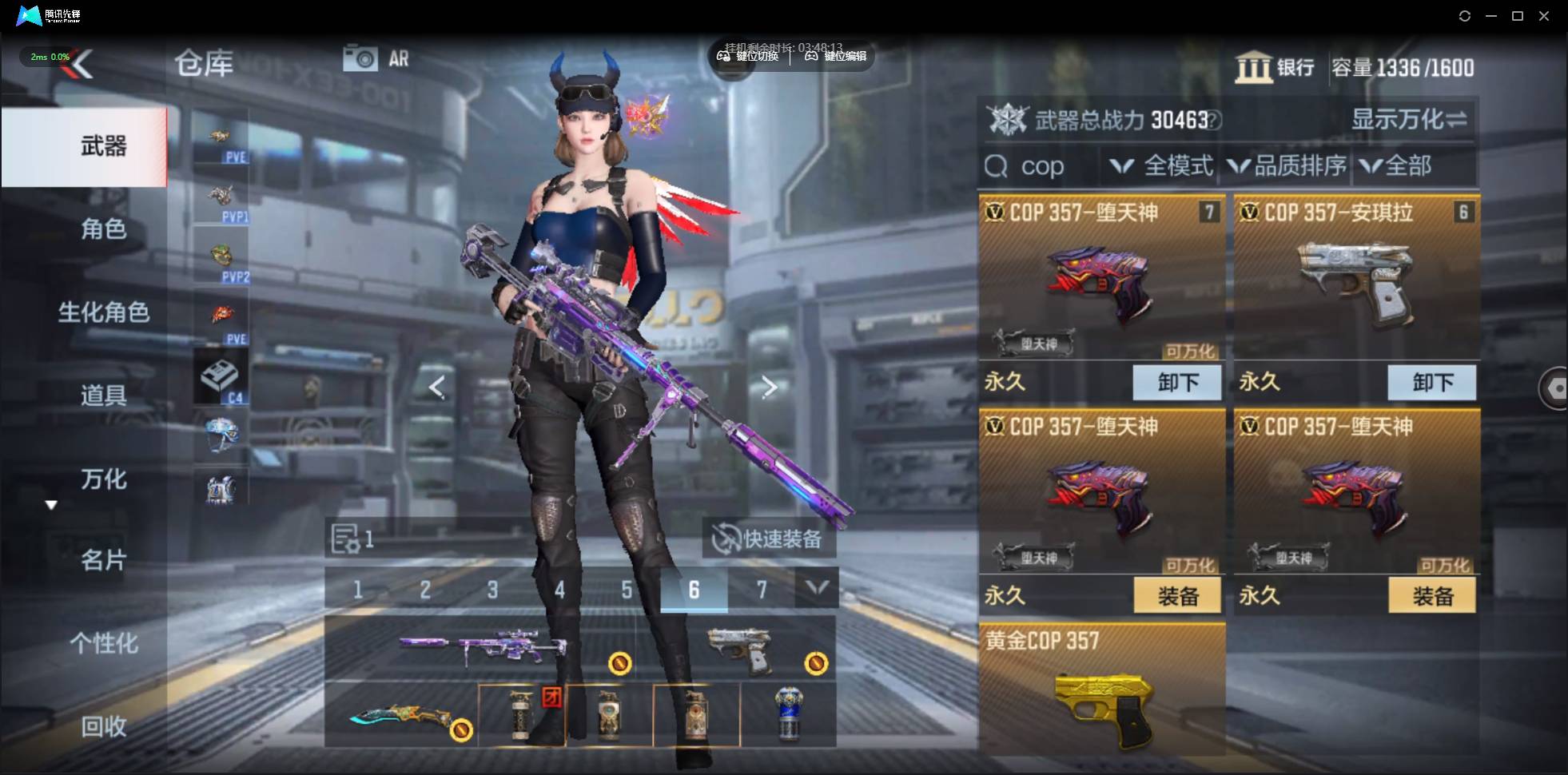Close the emulator window
Screen dimensions: 1568x775
click(x=1544, y=16)
